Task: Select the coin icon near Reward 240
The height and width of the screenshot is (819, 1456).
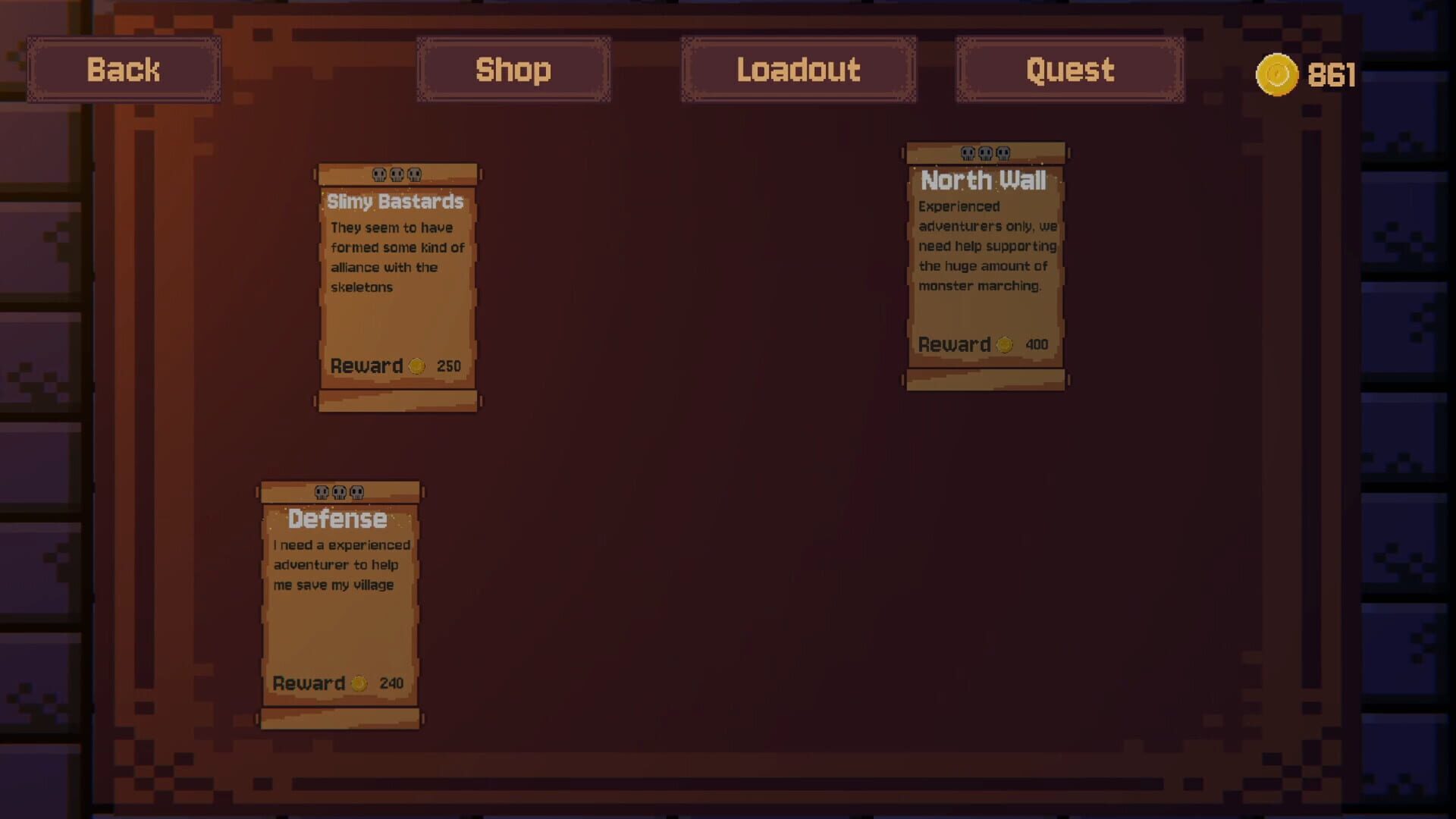Action: click(x=359, y=682)
